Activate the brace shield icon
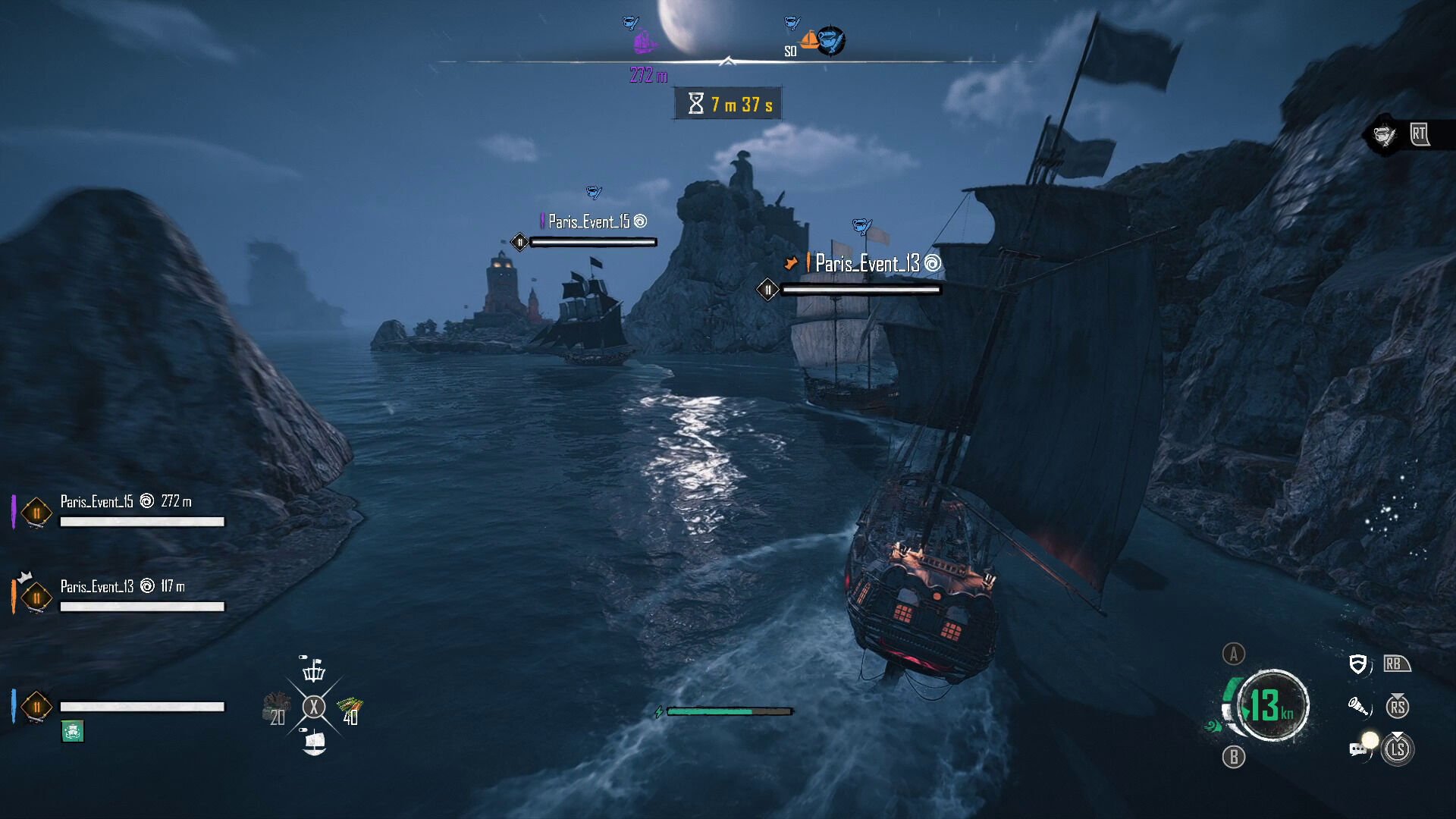The image size is (1456, 819). [1357, 665]
